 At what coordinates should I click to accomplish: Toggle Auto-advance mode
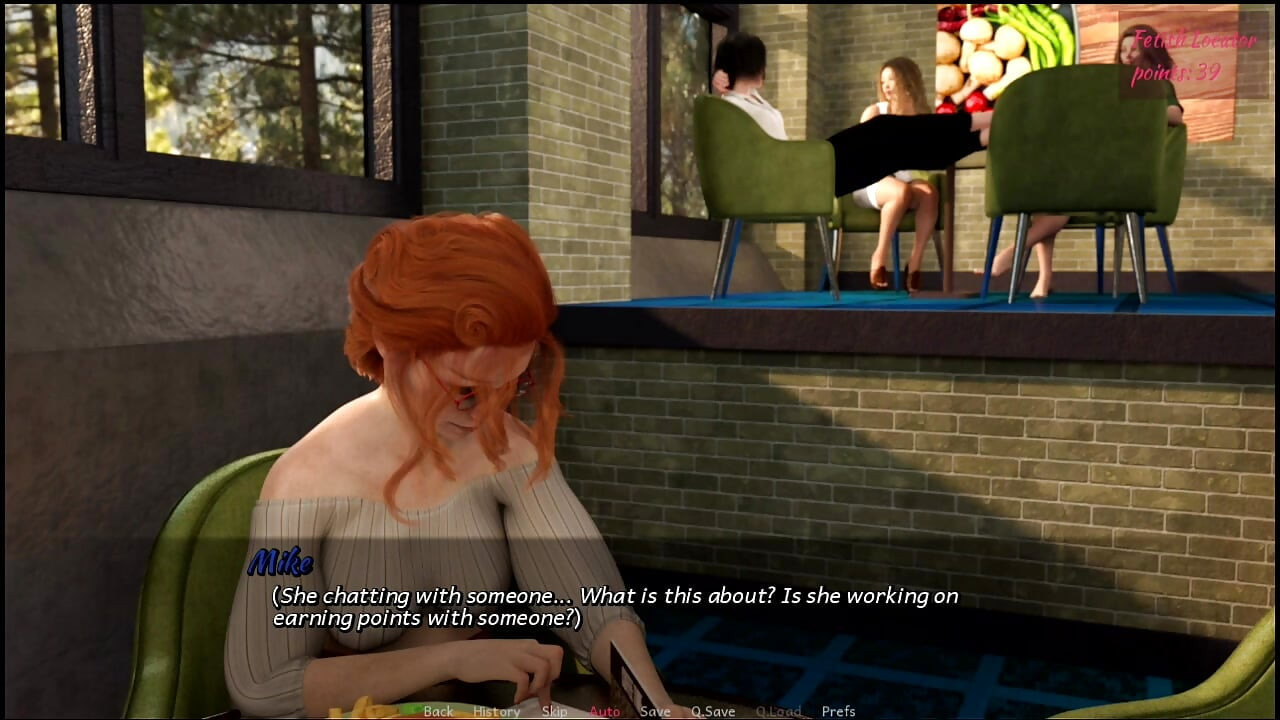(x=604, y=711)
